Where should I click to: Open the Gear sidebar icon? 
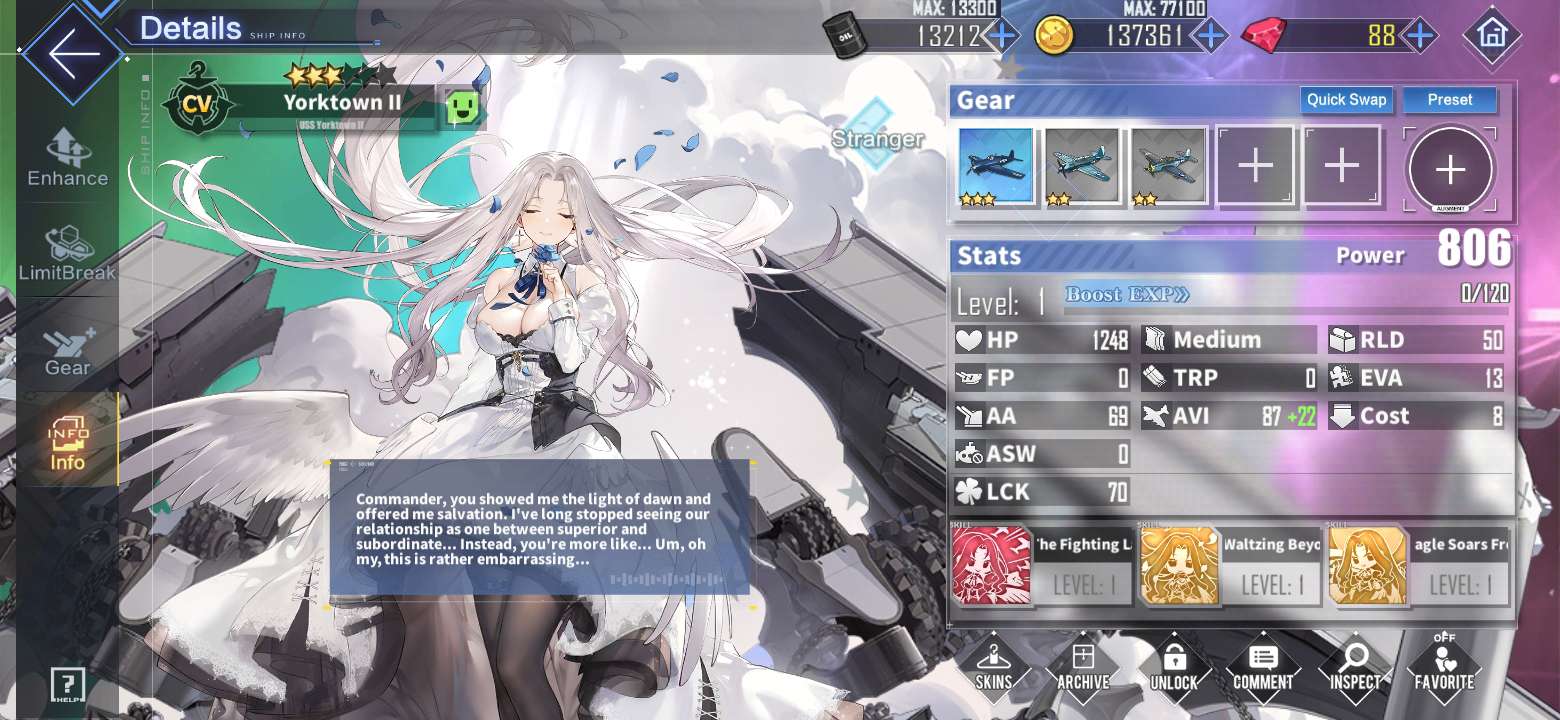pos(66,345)
